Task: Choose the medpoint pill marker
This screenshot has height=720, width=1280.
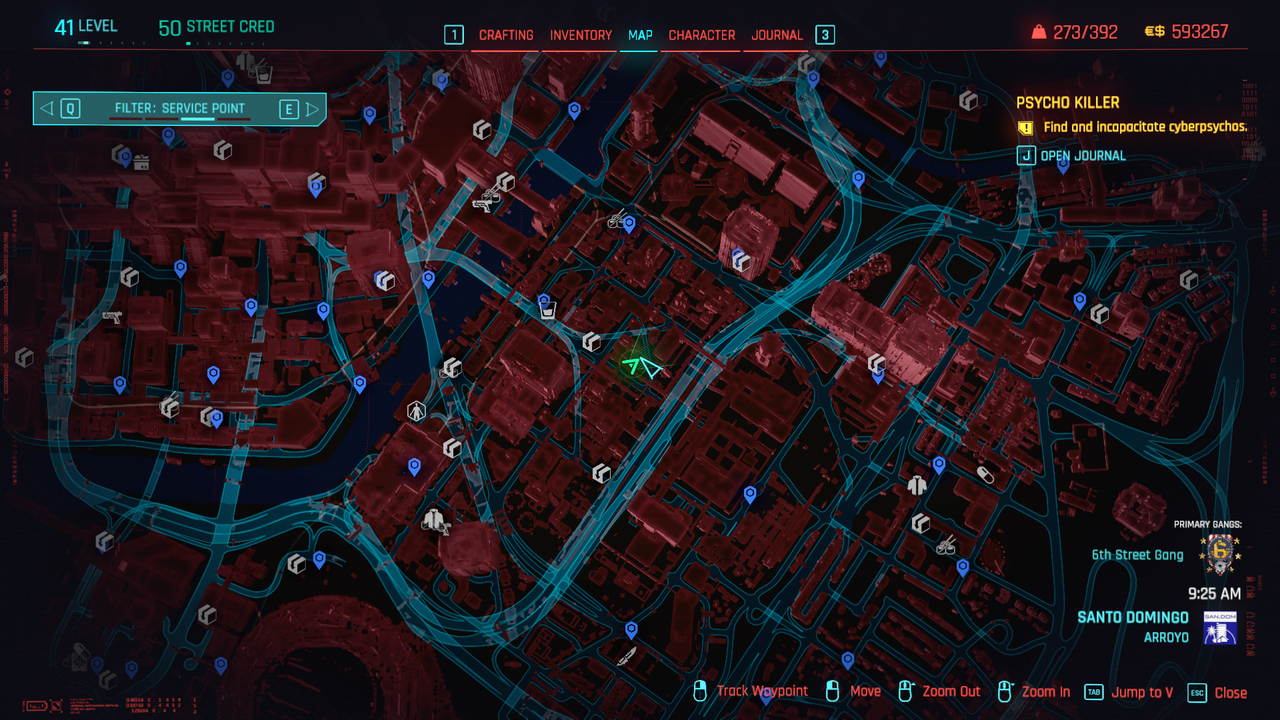Action: point(986,474)
